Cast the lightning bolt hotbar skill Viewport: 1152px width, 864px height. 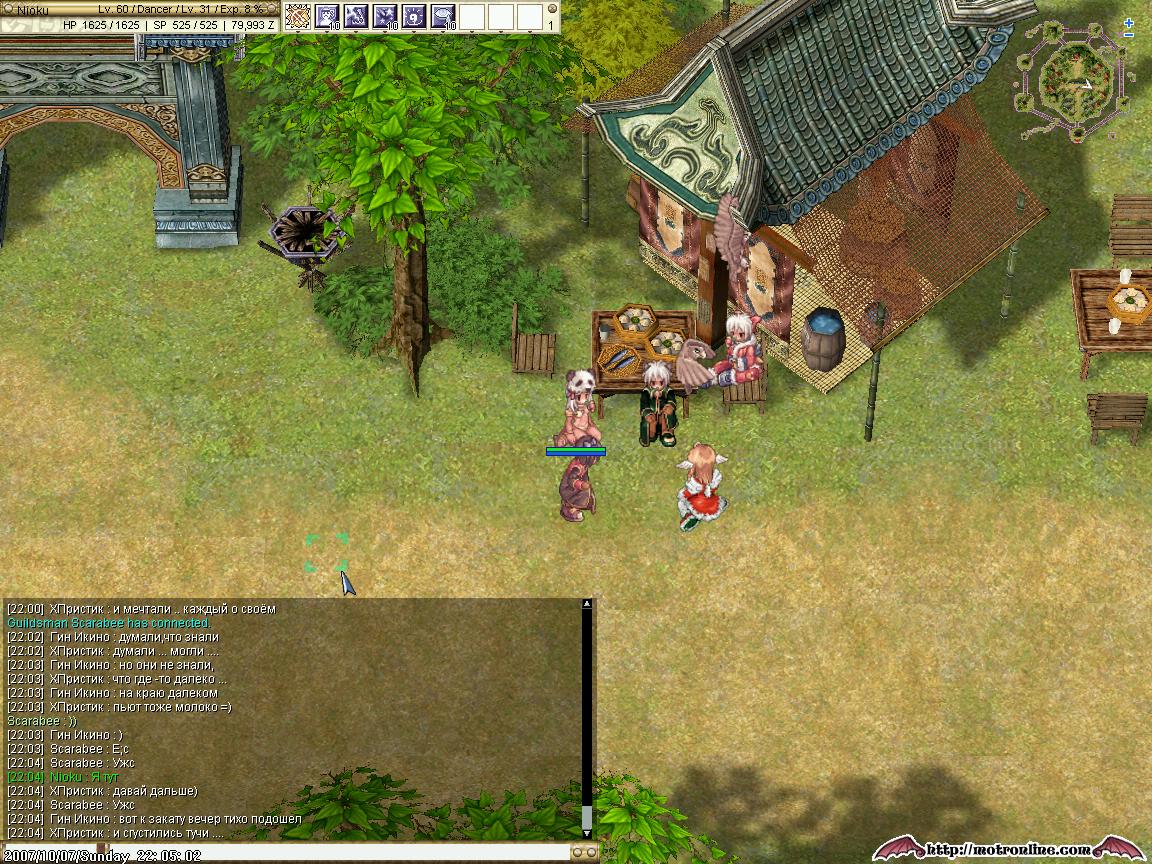coord(356,16)
